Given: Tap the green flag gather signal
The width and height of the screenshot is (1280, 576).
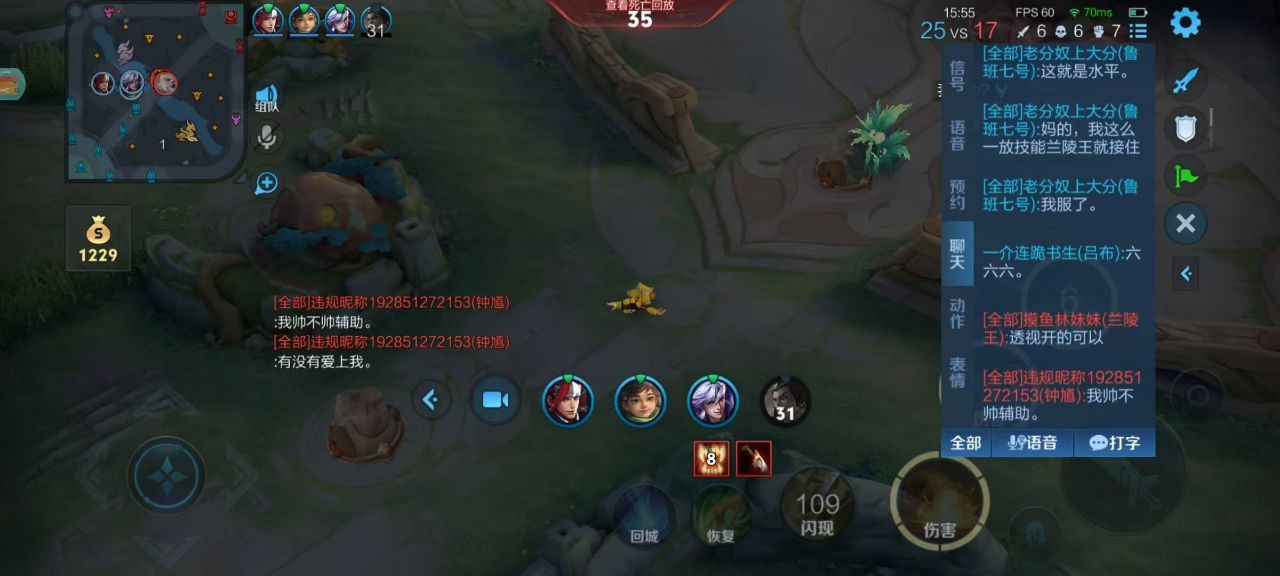Looking at the screenshot, I should (x=1185, y=176).
